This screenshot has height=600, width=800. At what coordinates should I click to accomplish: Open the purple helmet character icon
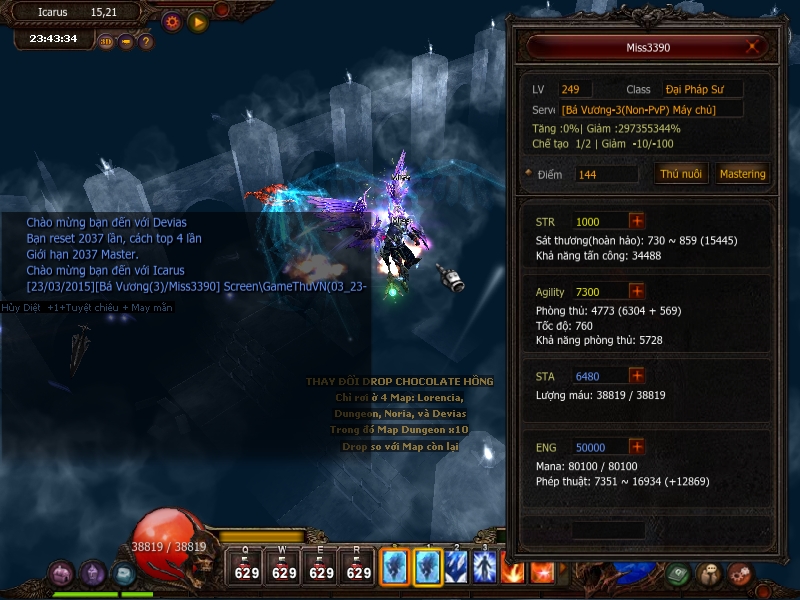93,573
